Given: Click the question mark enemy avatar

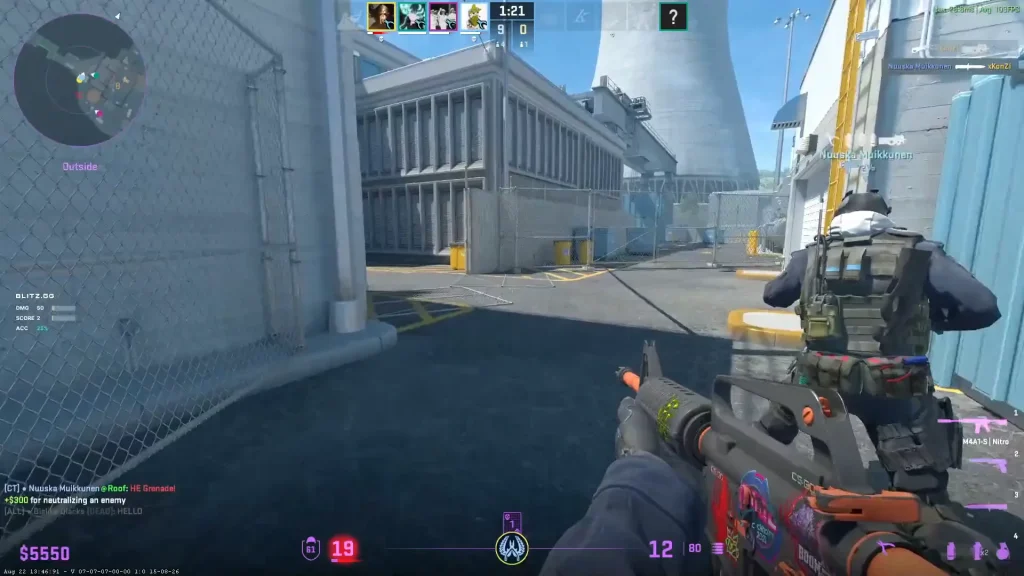Looking at the screenshot, I should (674, 16).
